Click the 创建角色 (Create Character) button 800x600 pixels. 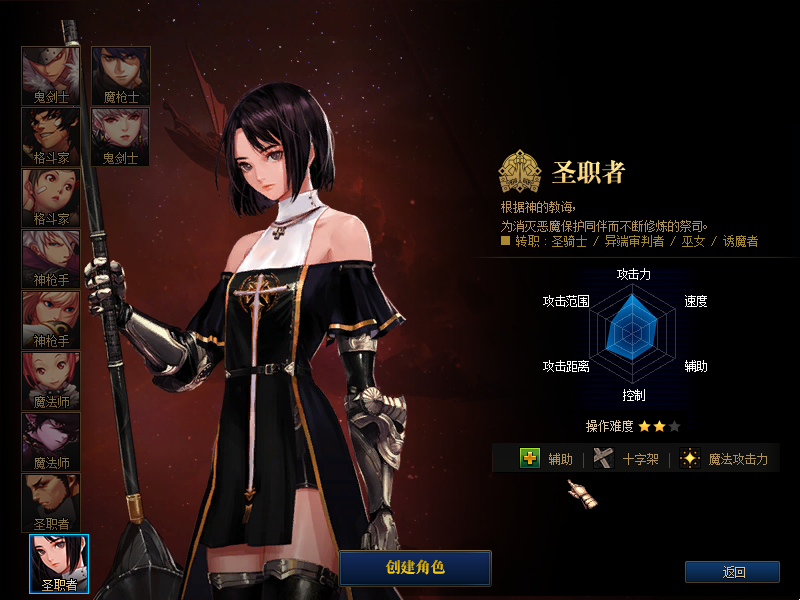[x=415, y=567]
